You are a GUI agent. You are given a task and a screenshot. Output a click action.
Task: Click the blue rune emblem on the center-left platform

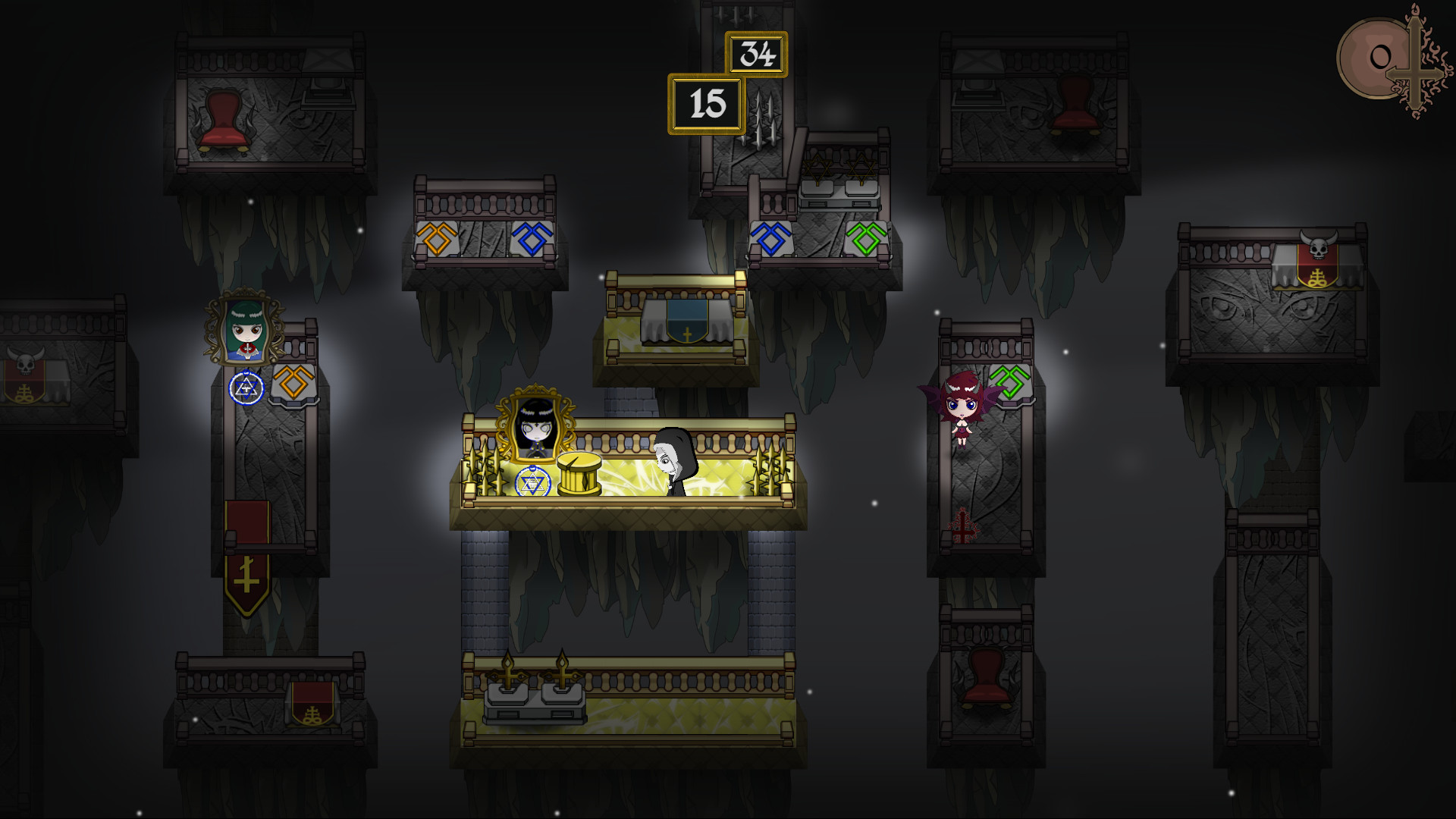[535, 238]
